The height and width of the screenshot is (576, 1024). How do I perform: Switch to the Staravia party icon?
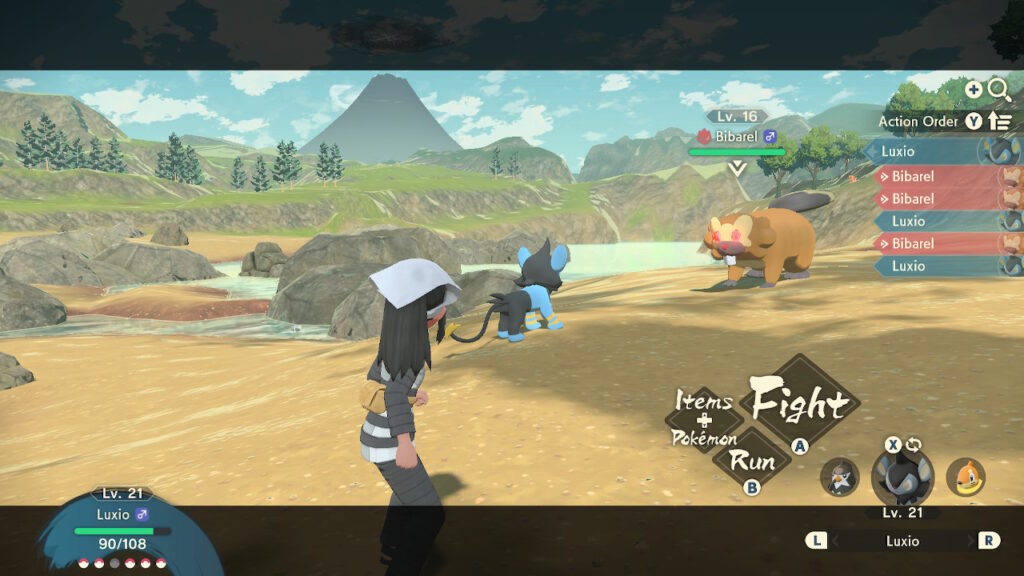pos(839,477)
